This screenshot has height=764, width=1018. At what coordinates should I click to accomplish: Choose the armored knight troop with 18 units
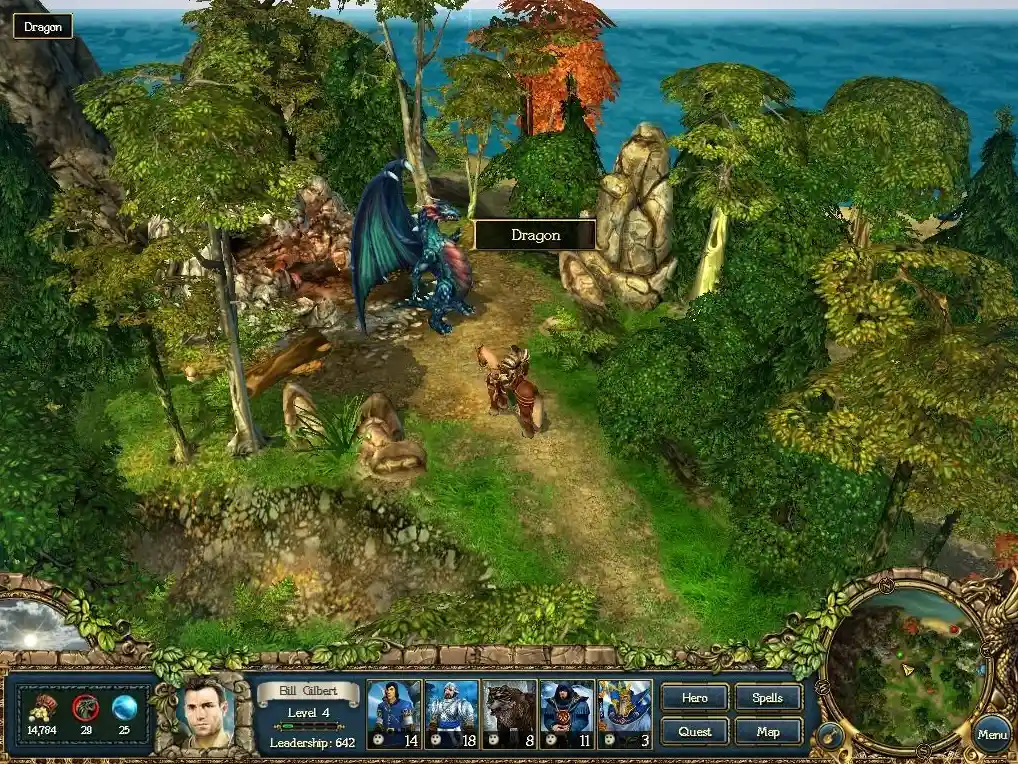(x=451, y=714)
